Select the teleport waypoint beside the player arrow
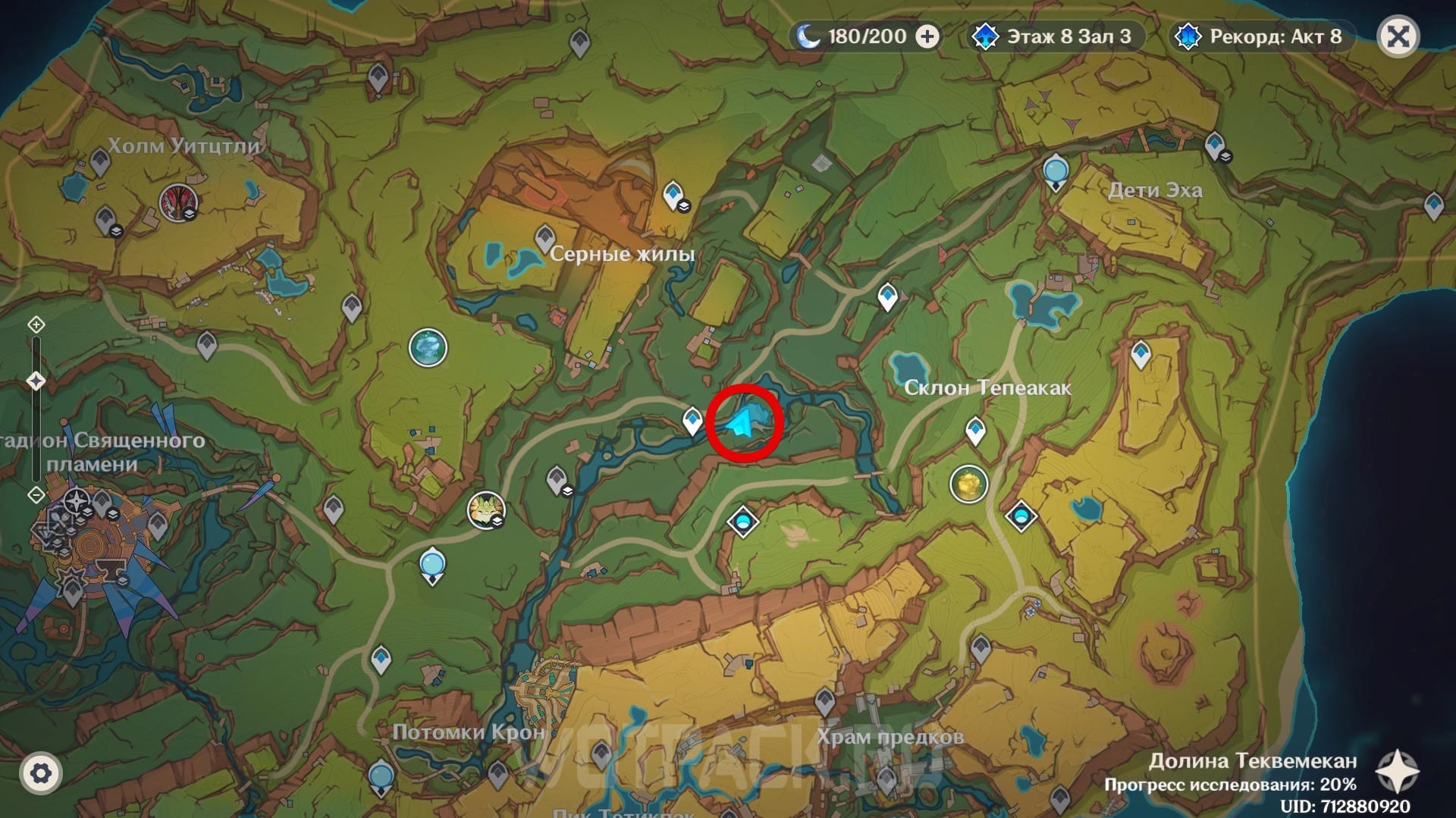1456x818 pixels. pyautogui.click(x=692, y=419)
